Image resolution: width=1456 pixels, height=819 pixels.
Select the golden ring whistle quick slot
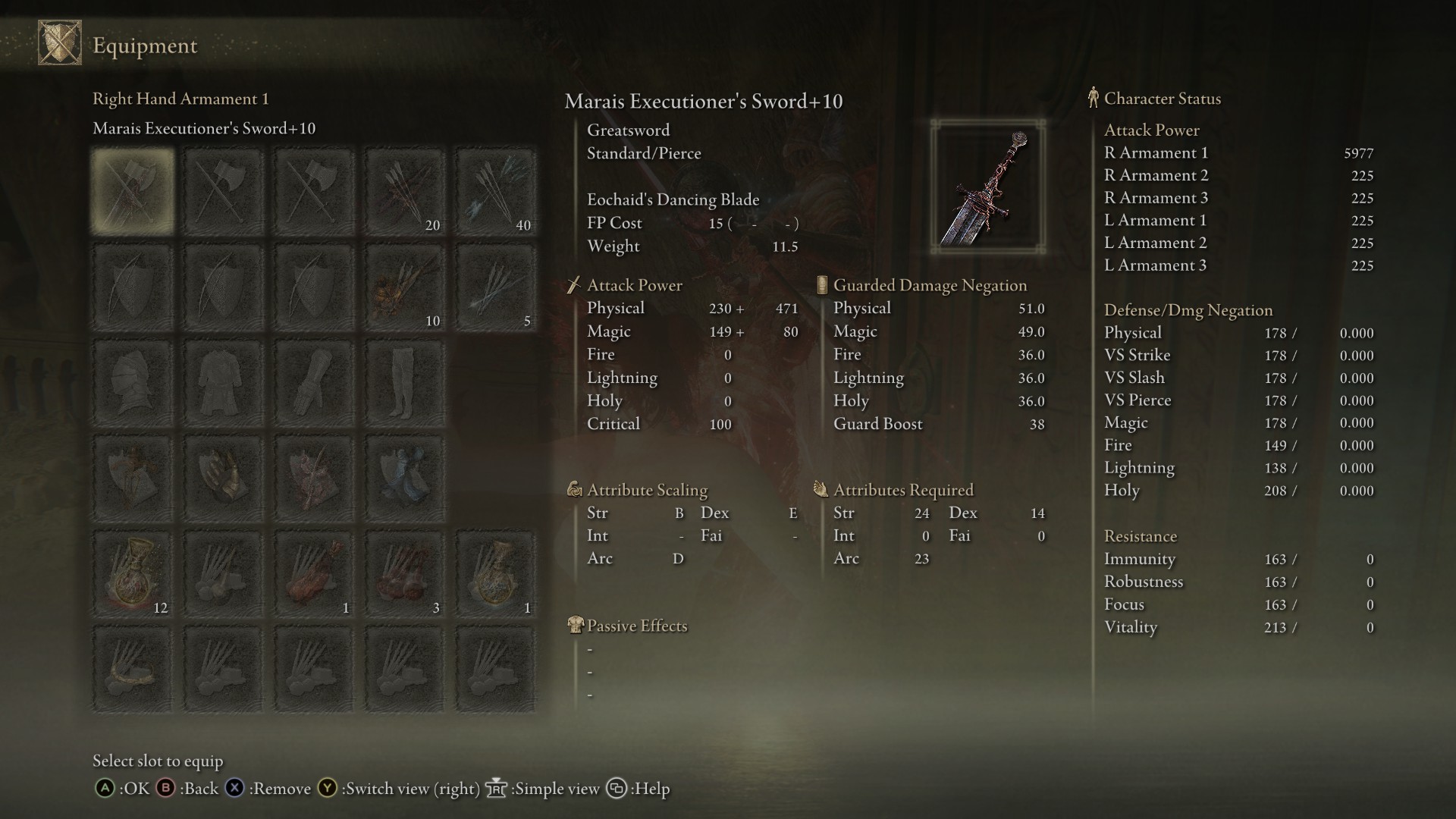[133, 670]
